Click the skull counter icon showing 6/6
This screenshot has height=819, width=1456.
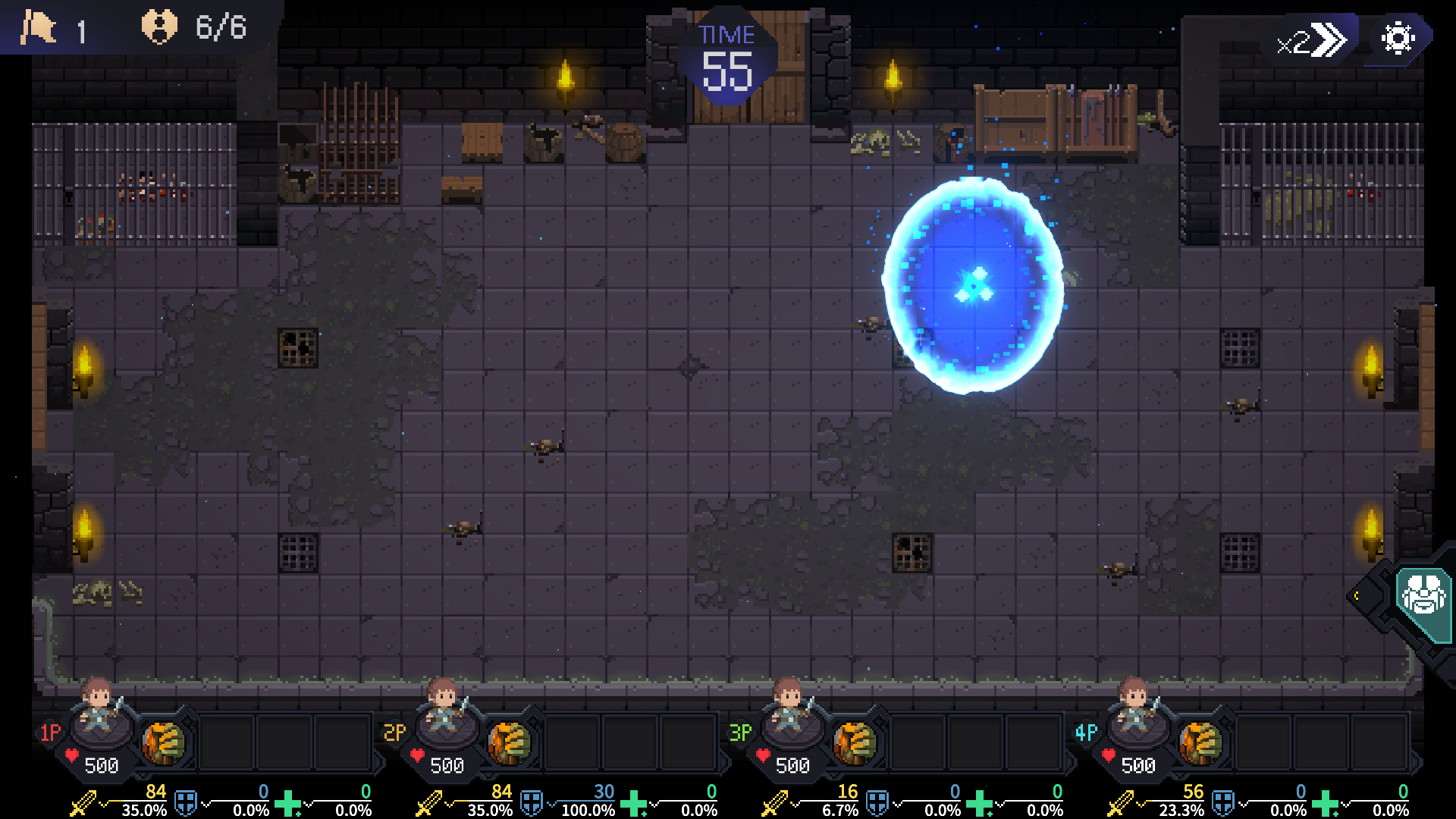click(x=160, y=28)
